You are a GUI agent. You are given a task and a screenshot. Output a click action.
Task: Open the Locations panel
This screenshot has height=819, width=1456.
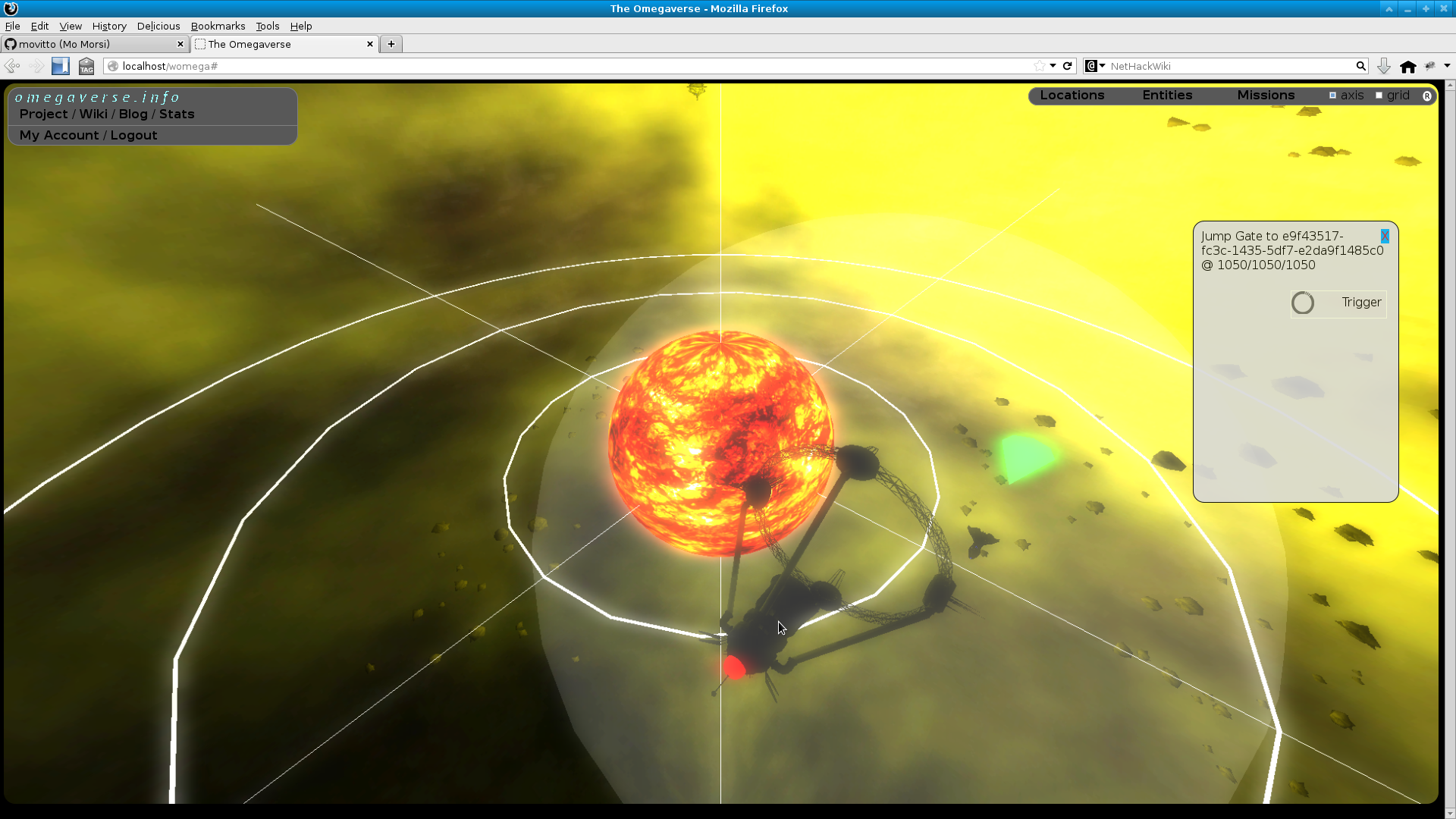1072,95
